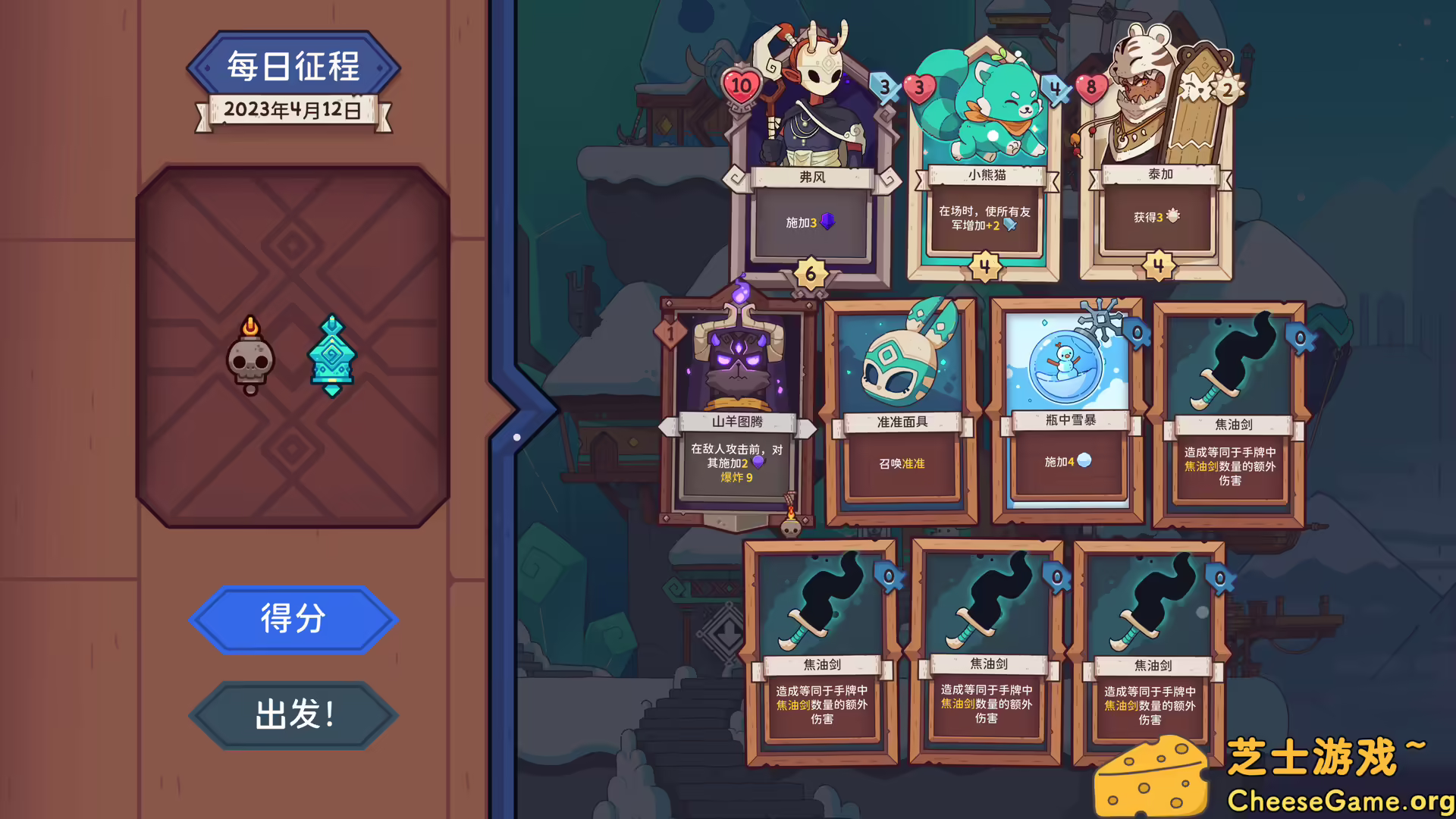Screen dimensions: 1456x819
Task: Select the shield icon beside 小熊猫
Action: (1056, 86)
